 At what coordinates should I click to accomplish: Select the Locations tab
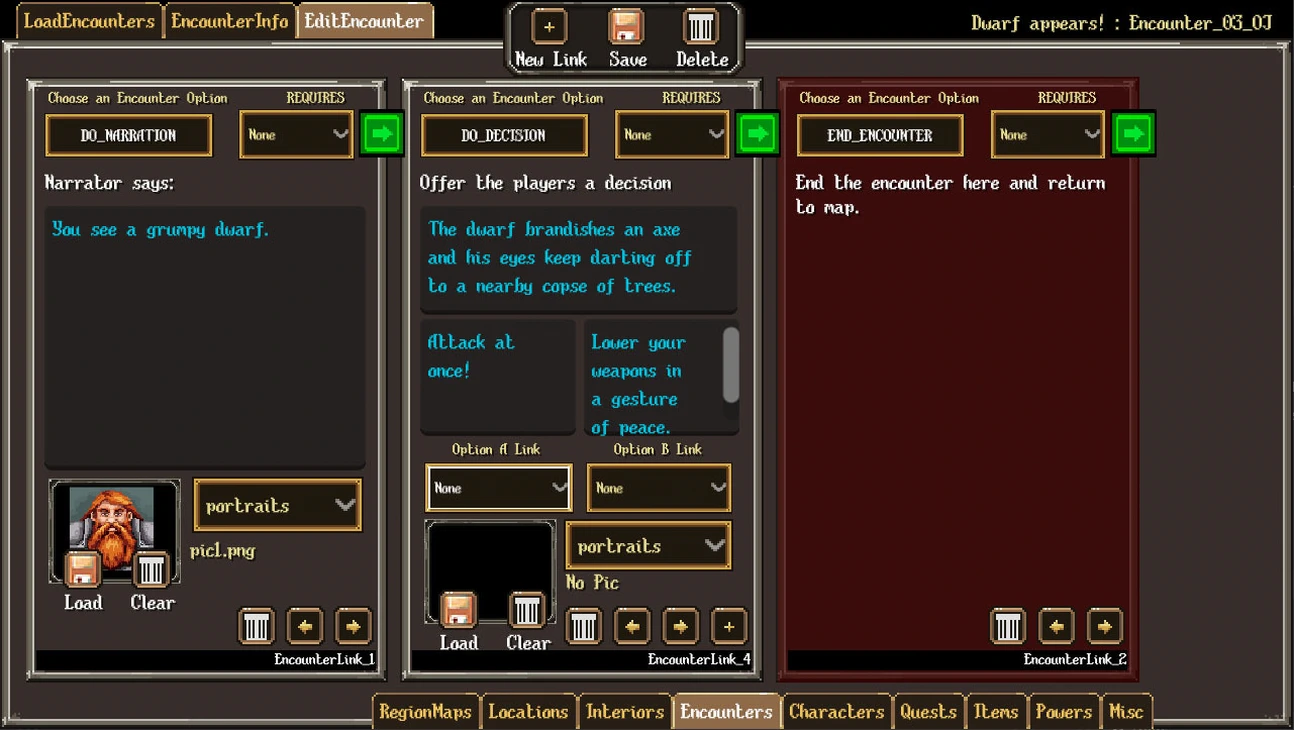click(528, 712)
